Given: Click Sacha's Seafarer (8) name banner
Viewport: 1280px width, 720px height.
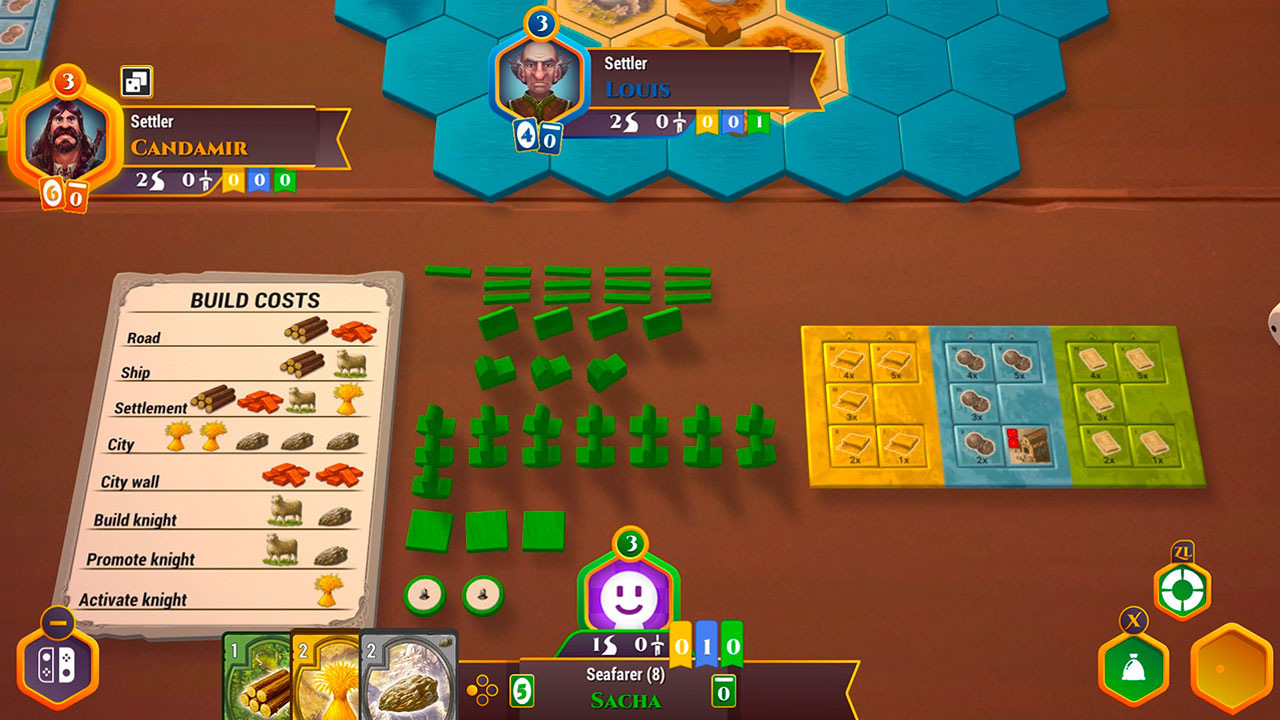Looking at the screenshot, I should click(x=624, y=673).
